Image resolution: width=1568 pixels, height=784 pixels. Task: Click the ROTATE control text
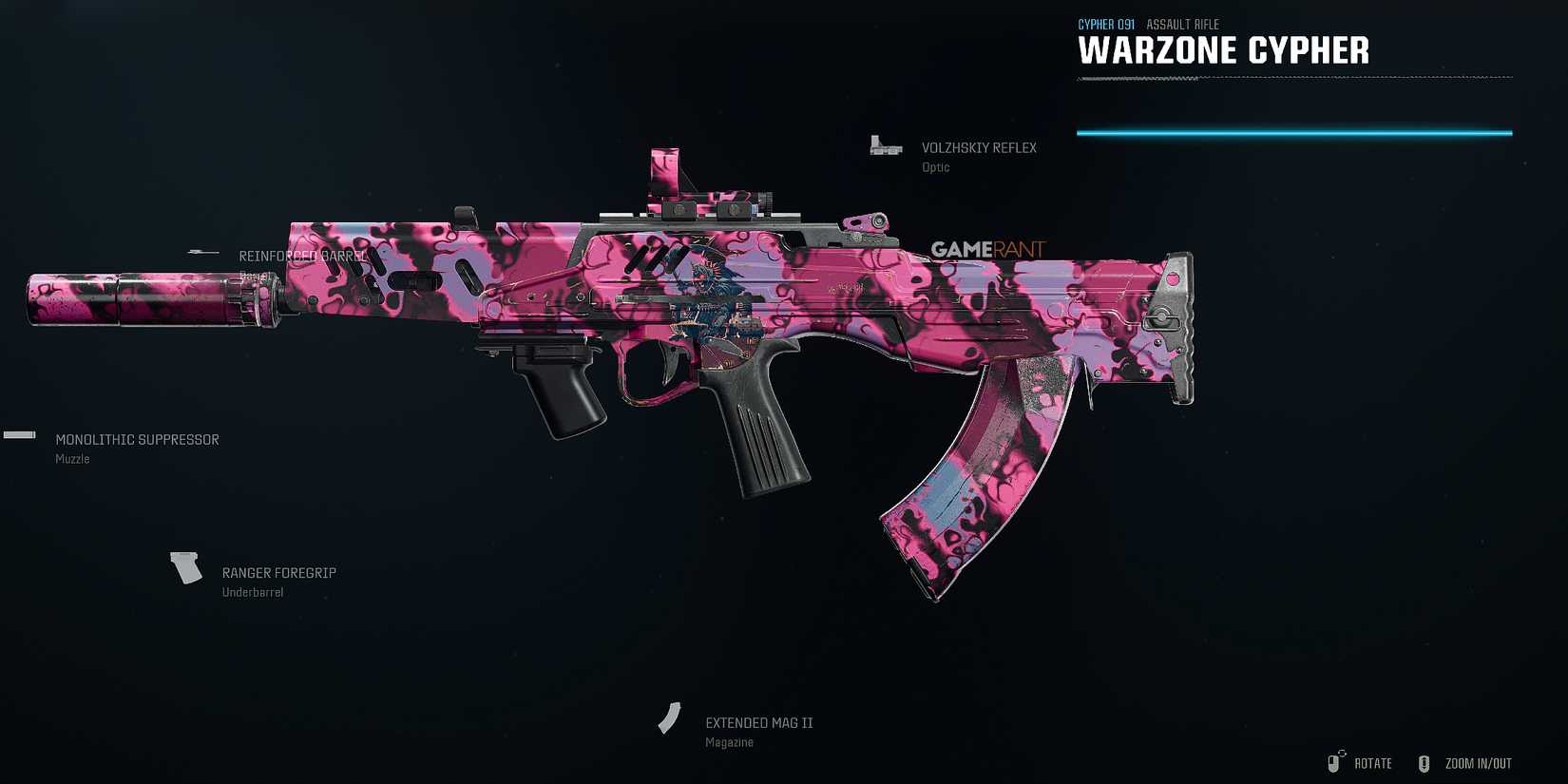coord(1372,763)
